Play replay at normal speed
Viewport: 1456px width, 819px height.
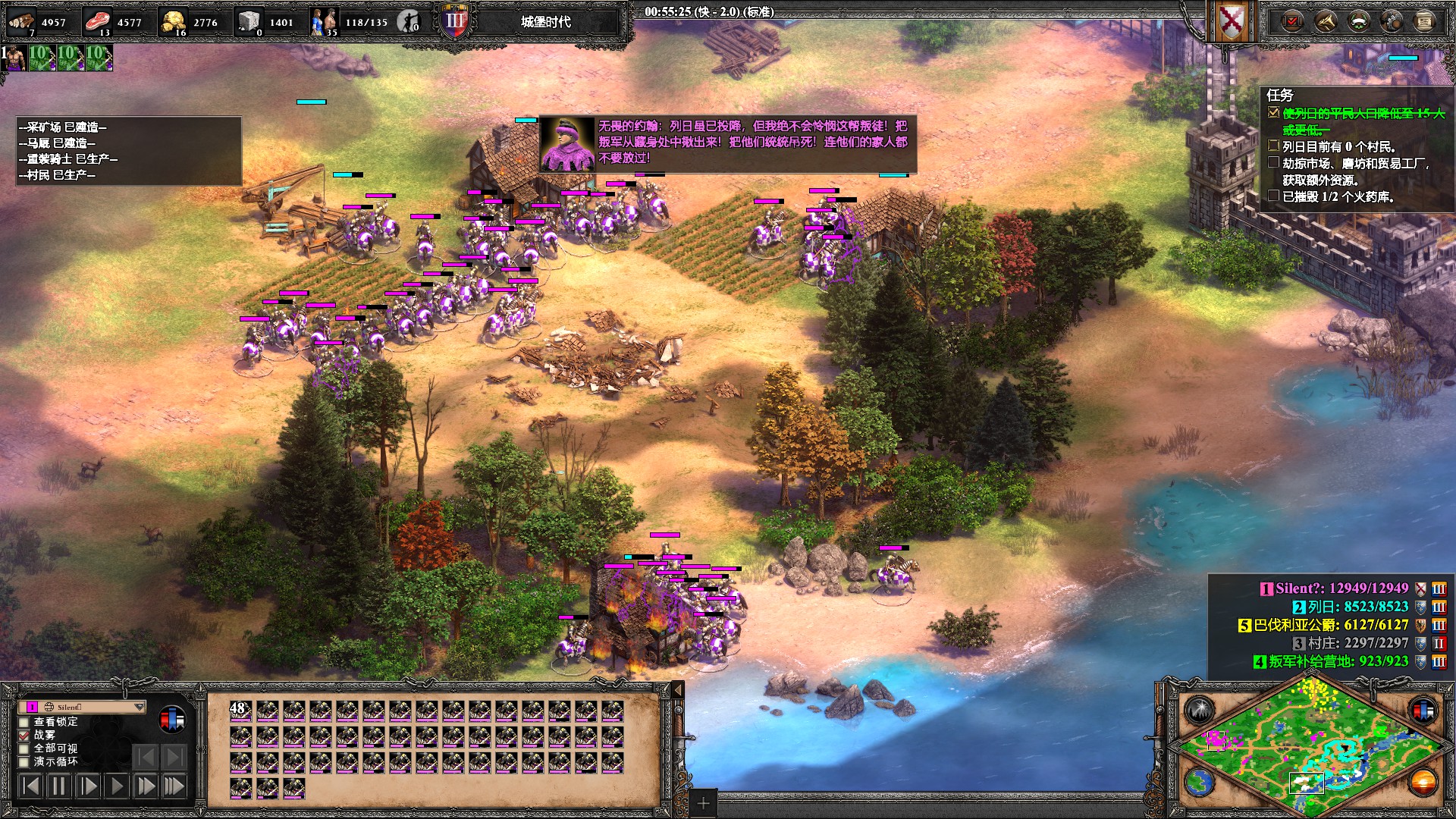pos(116,786)
